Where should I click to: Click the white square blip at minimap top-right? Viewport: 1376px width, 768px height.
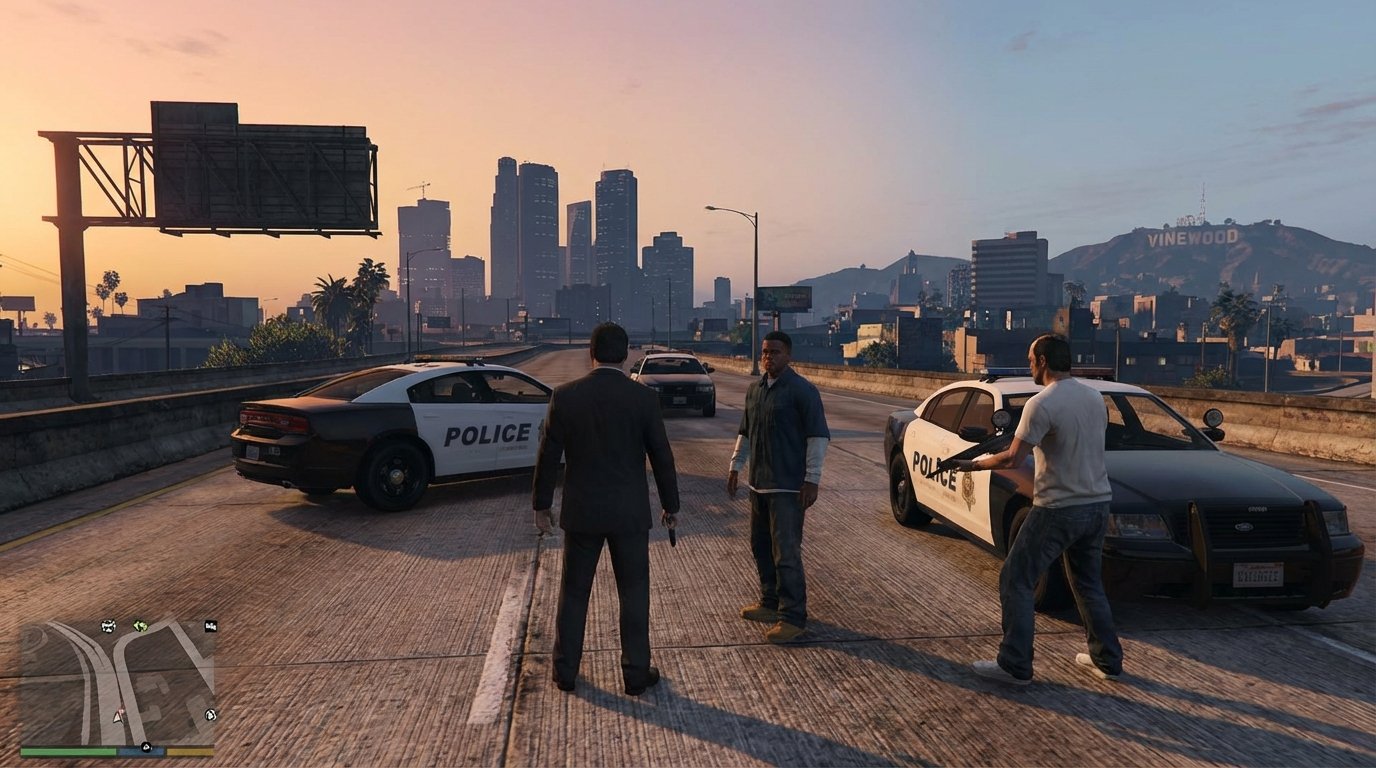(210, 626)
